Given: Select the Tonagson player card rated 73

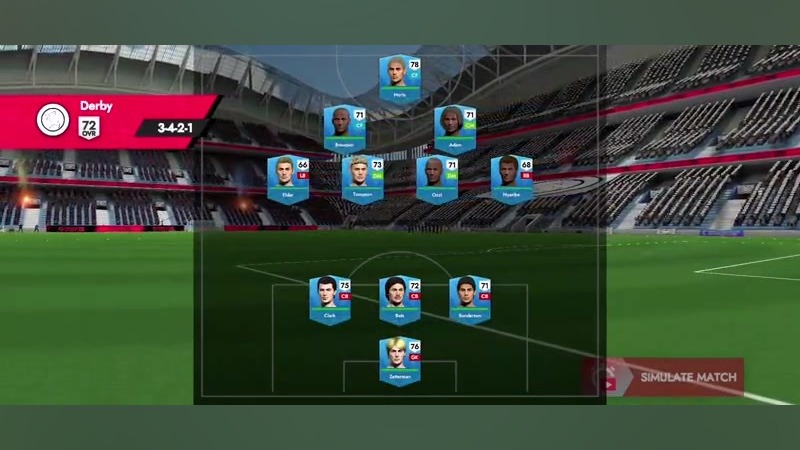Looking at the screenshot, I should (x=363, y=179).
